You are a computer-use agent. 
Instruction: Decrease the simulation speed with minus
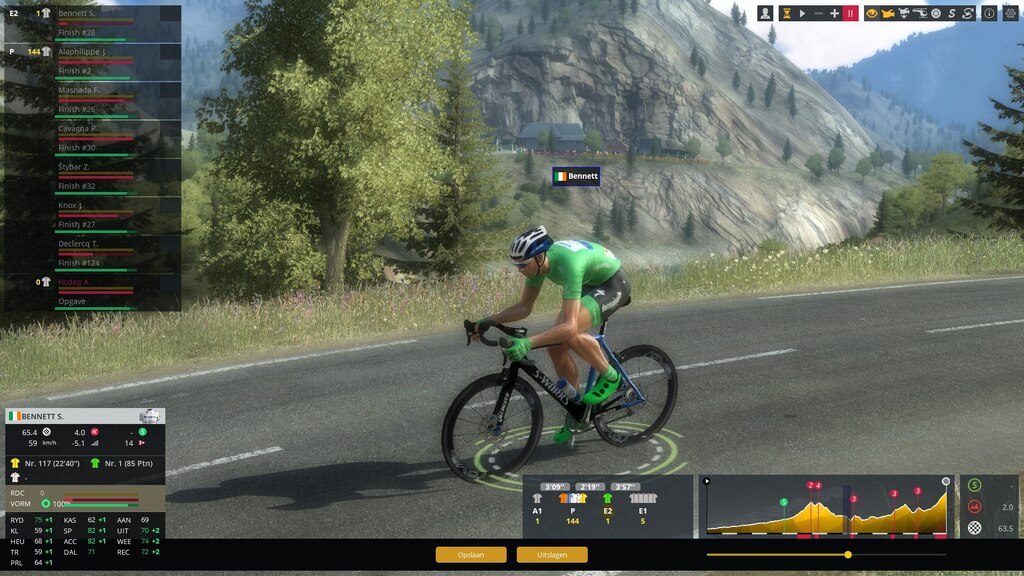click(818, 13)
